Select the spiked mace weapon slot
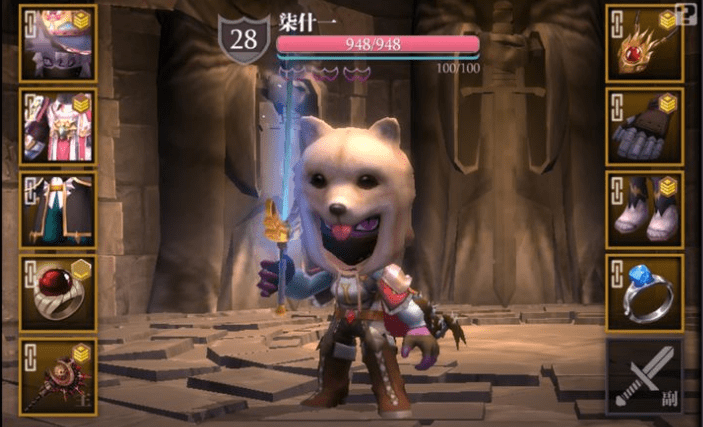703x427 pixels. [58, 376]
